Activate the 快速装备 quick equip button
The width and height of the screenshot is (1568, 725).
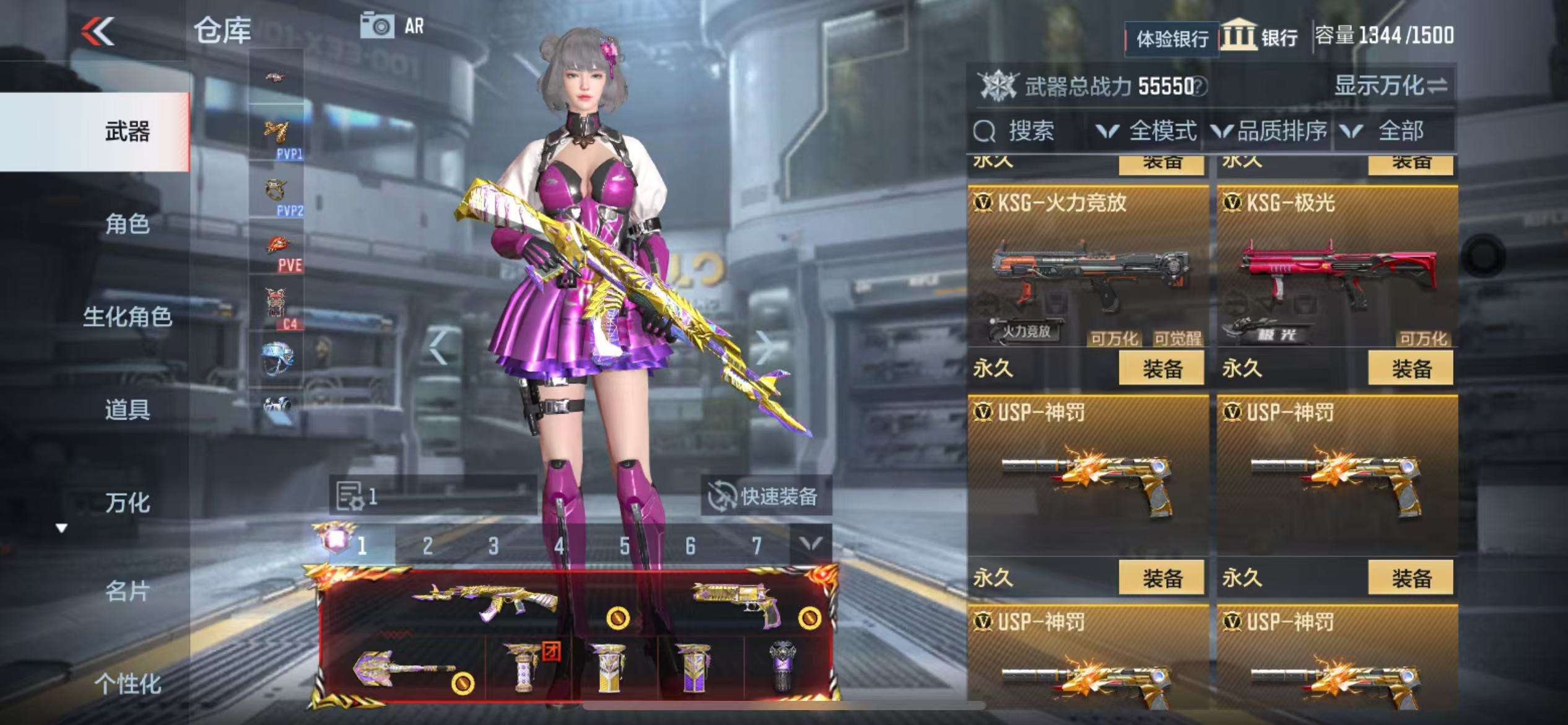coord(765,496)
